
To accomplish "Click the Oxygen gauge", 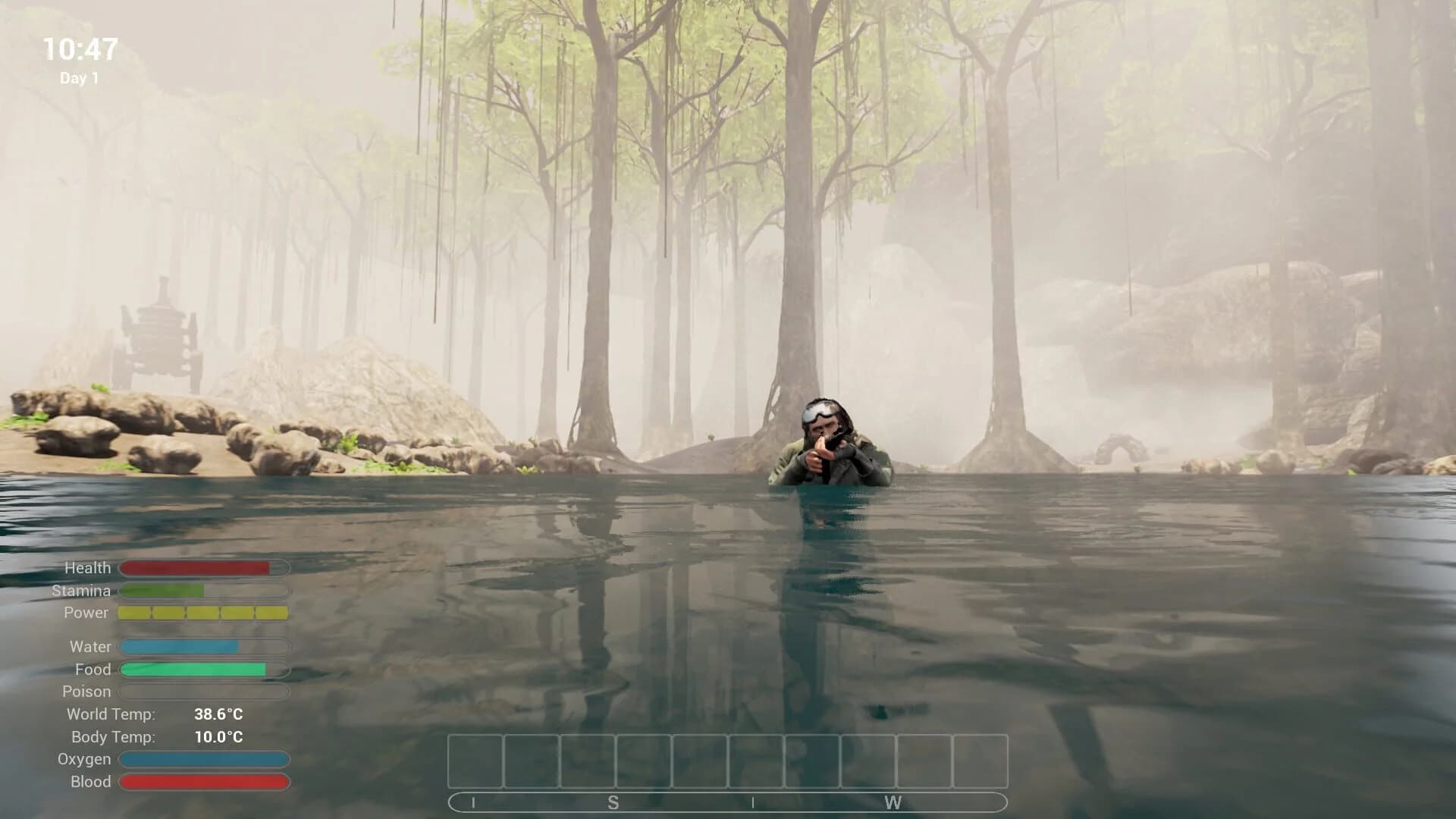I will click(x=205, y=759).
